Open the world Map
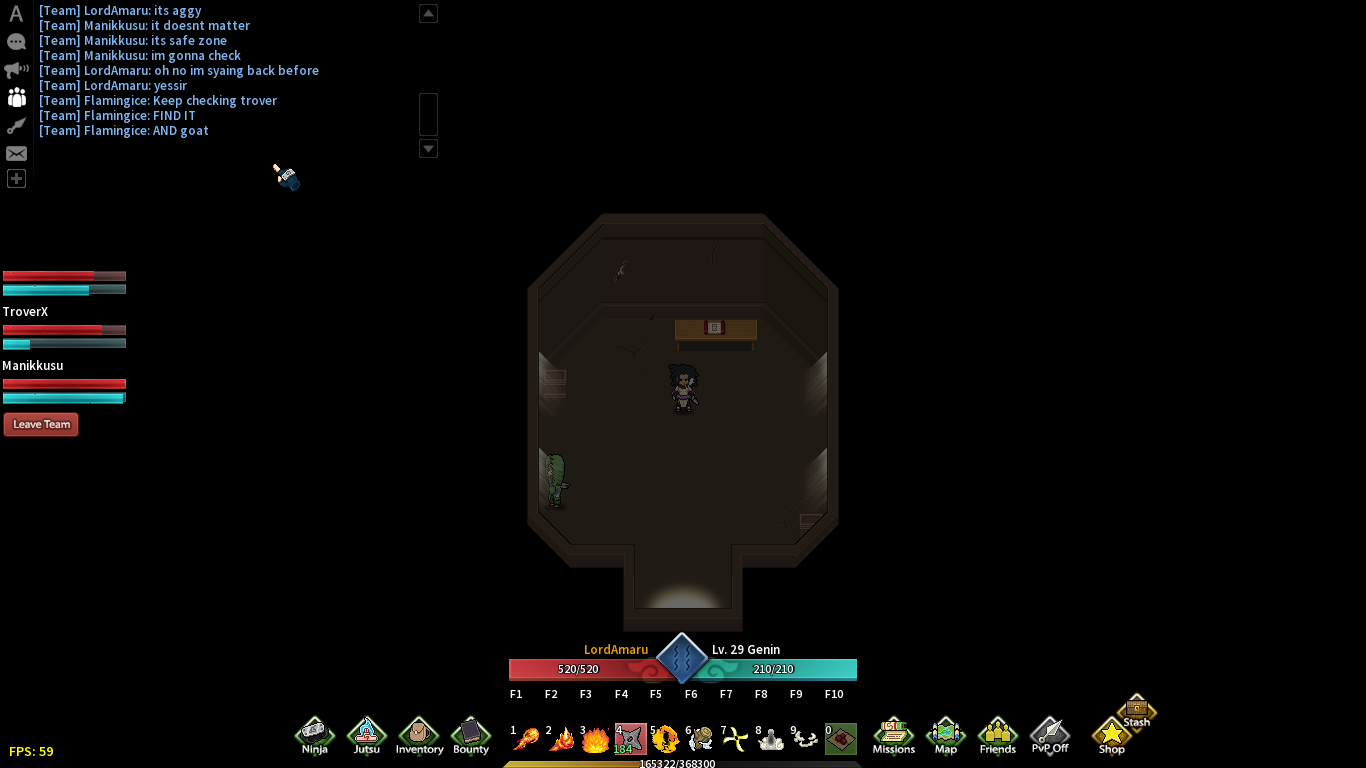Screen dimensions: 1366x768 coord(945,736)
